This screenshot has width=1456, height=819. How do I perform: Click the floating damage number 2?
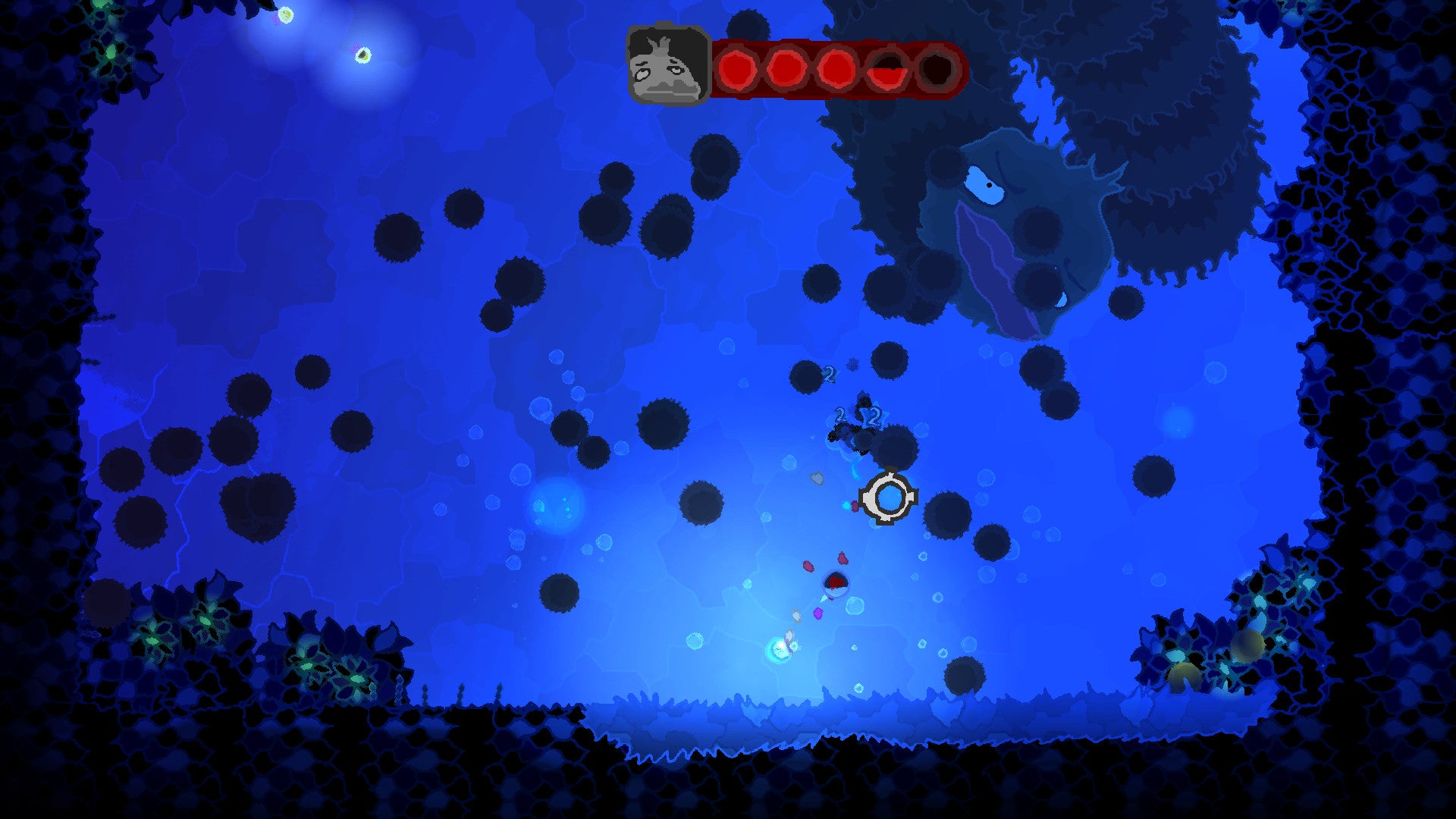831,372
